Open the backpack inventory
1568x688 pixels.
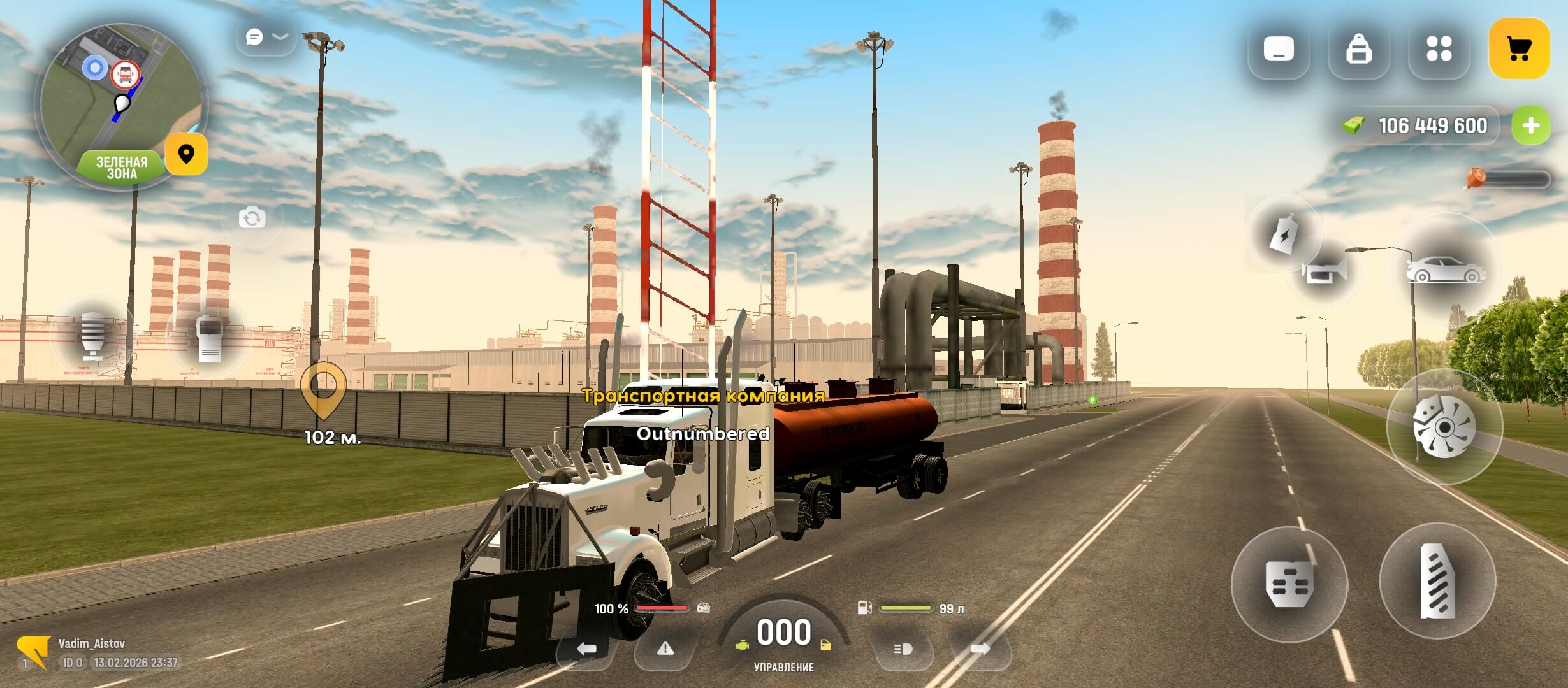coord(1358,49)
